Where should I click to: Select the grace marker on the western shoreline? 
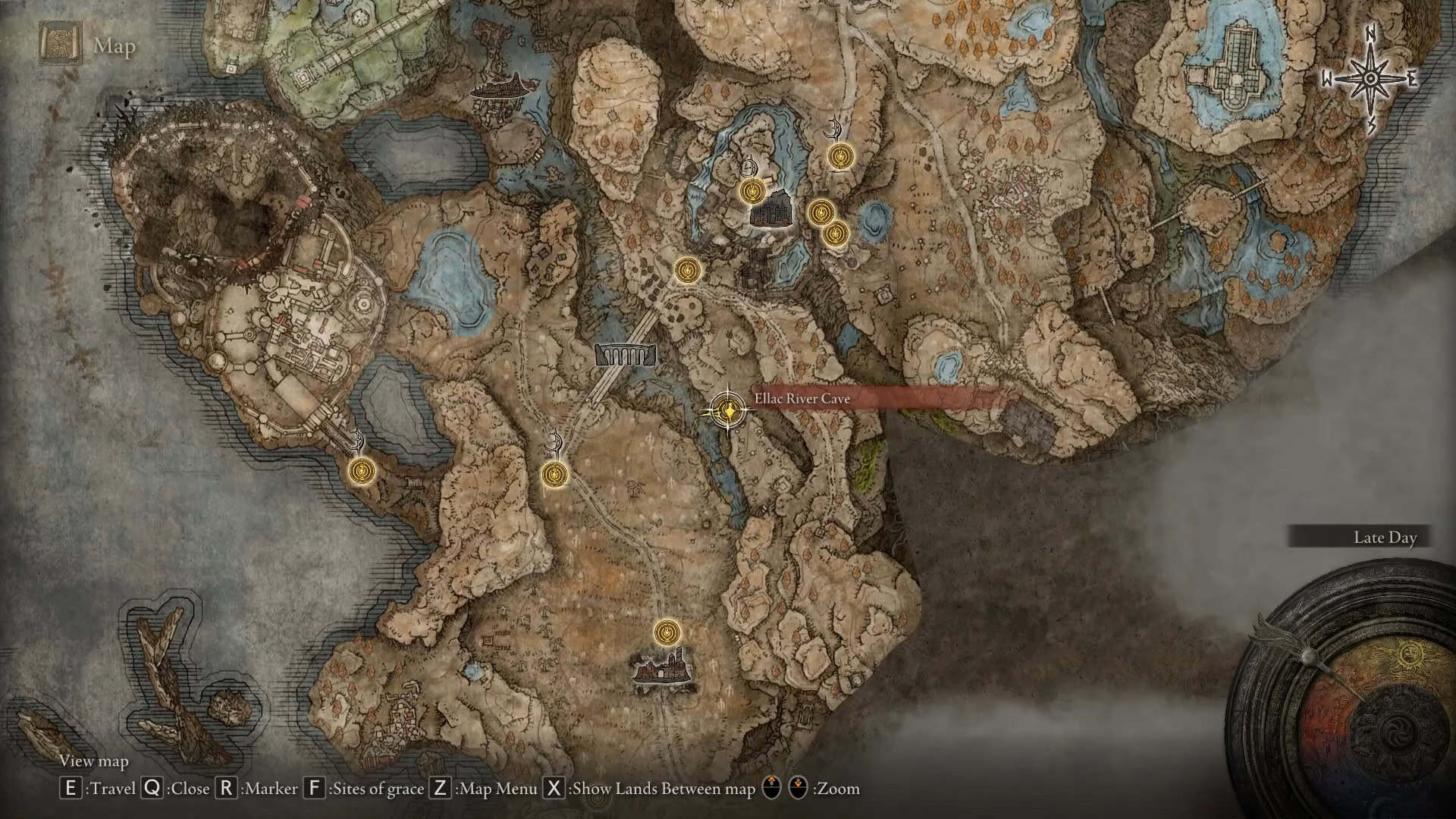361,471
